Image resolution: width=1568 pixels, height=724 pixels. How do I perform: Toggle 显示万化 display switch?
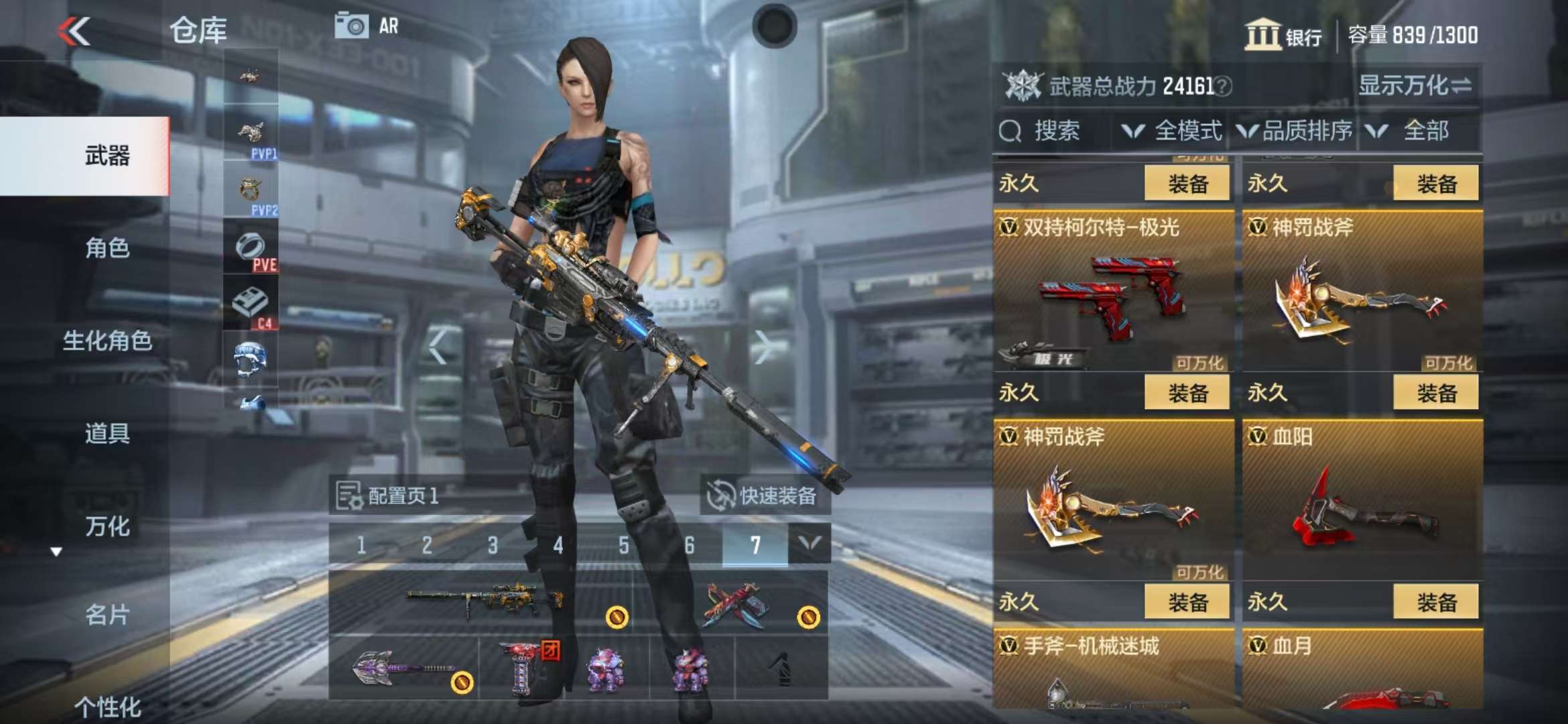click(1415, 86)
